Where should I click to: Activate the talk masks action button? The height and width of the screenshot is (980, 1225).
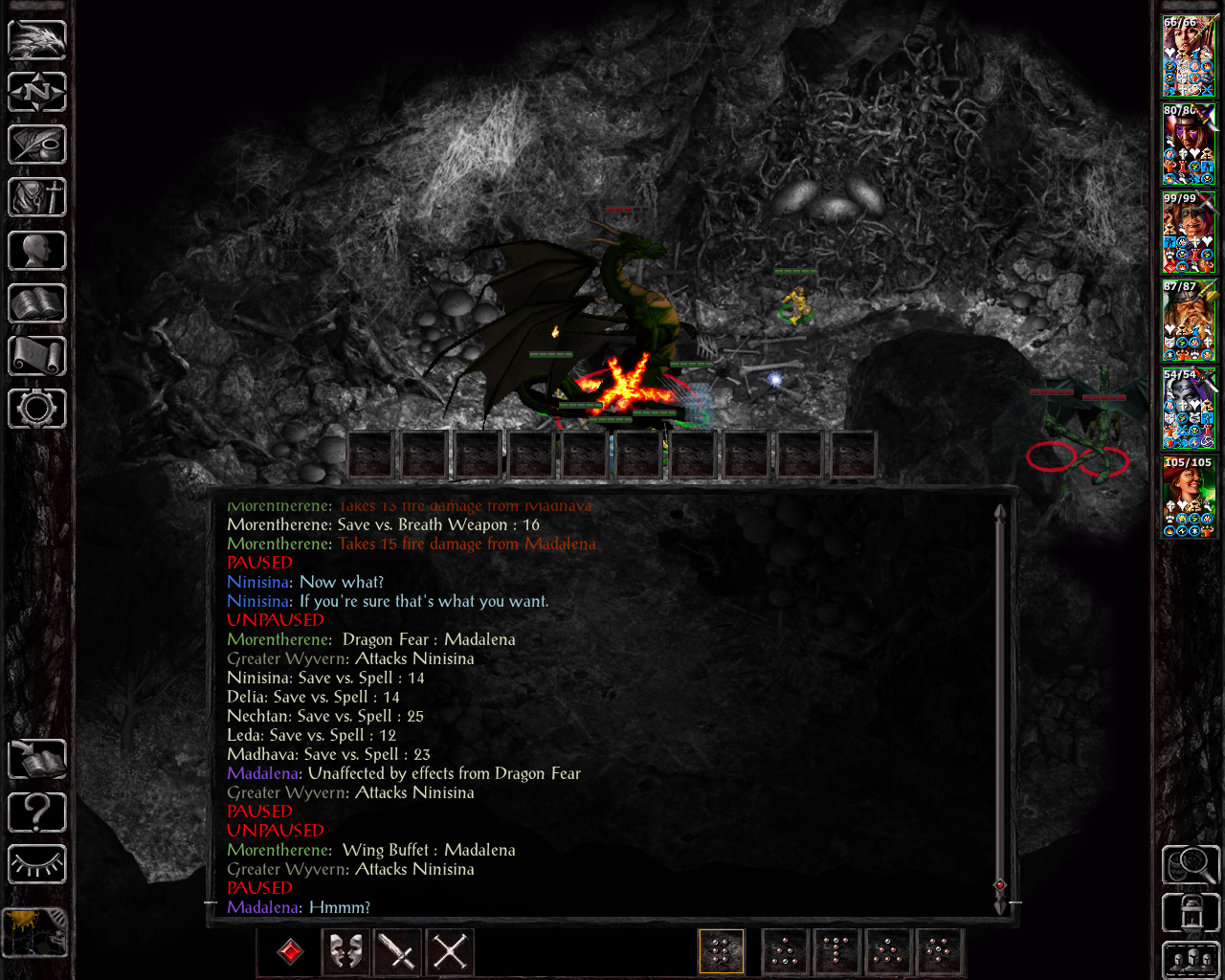pyautogui.click(x=345, y=951)
